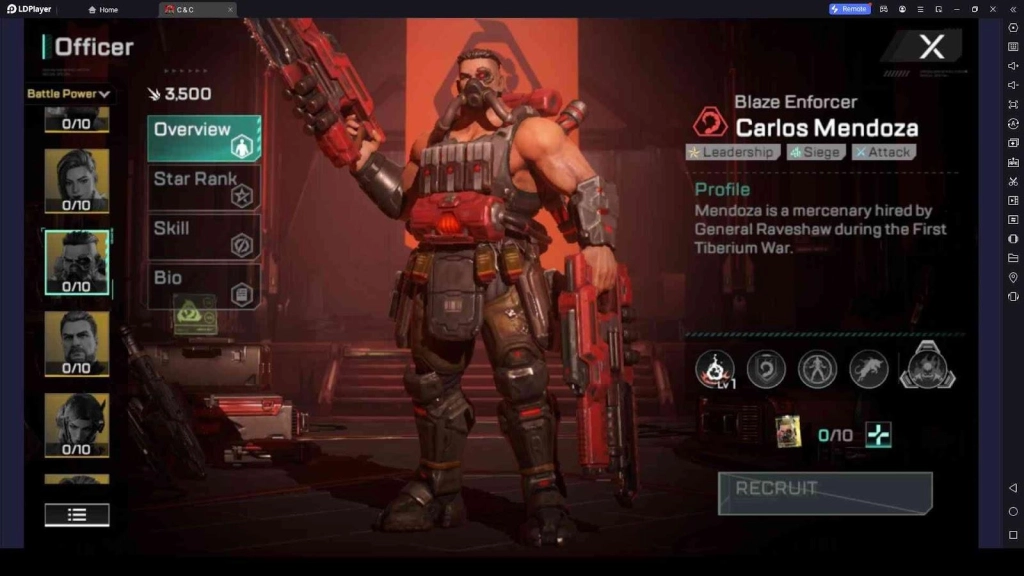Viewport: 1024px width, 576px height.
Task: Open the Star Rank tab
Action: click(204, 187)
